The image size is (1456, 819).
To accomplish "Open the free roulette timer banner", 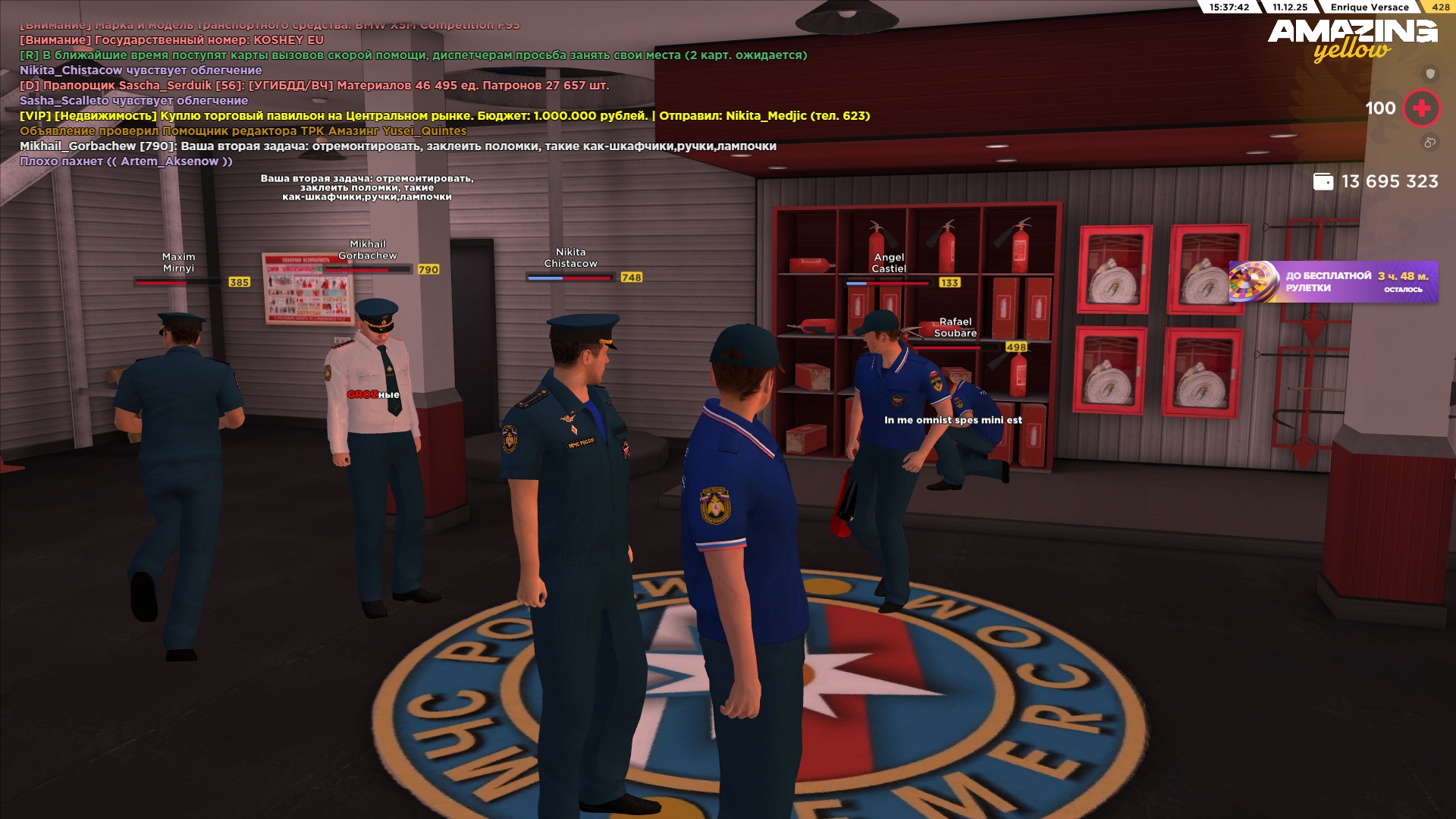I will click(1333, 282).
